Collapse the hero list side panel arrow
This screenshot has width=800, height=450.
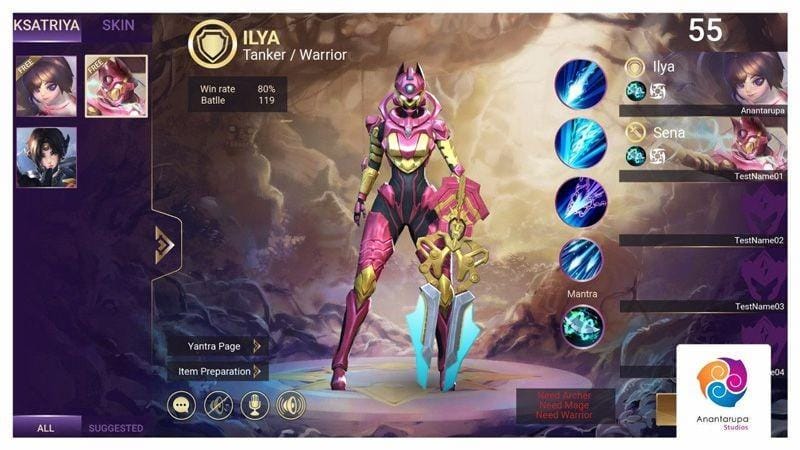[x=165, y=244]
